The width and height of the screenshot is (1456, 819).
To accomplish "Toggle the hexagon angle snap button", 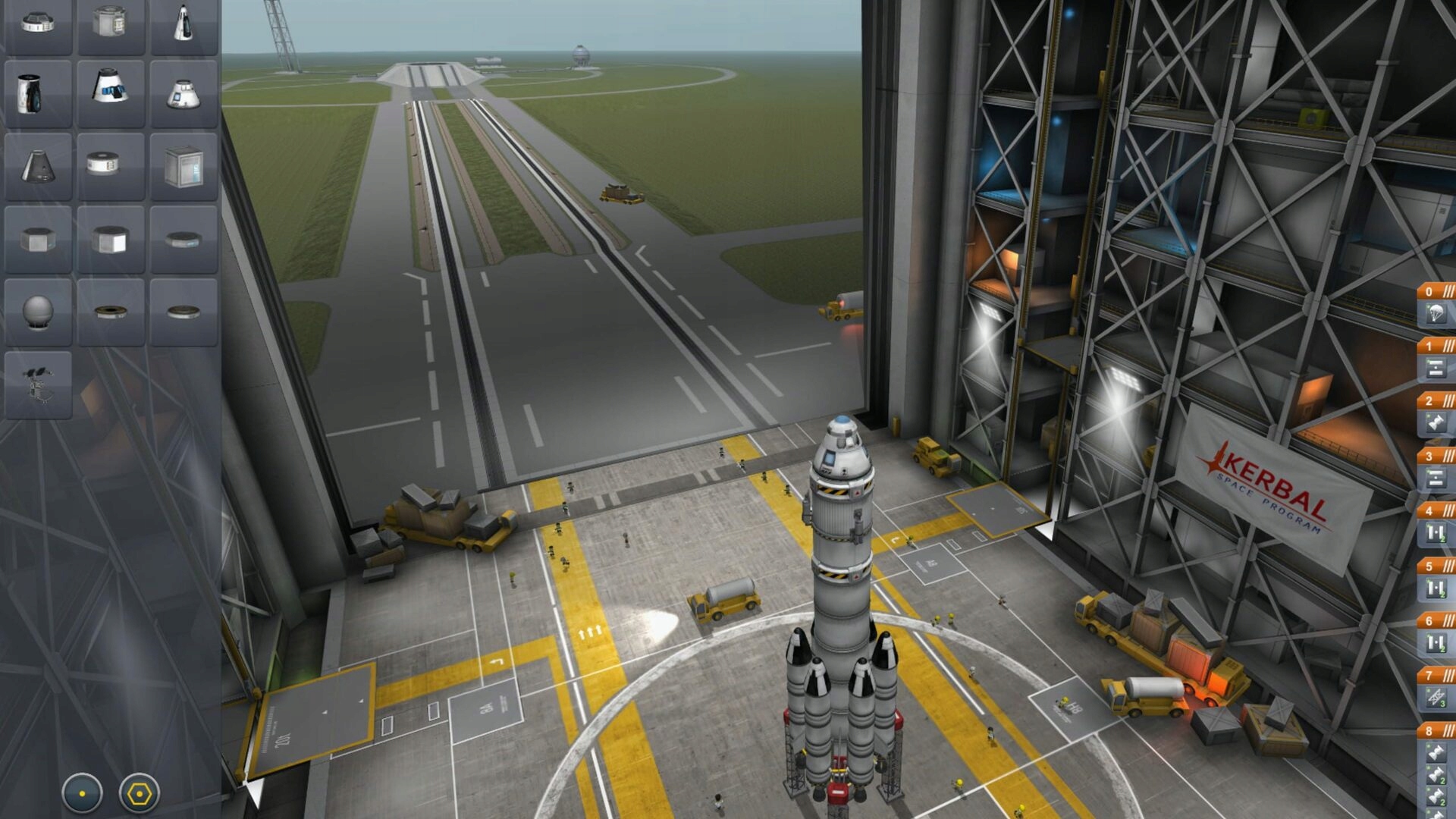I will (x=140, y=793).
